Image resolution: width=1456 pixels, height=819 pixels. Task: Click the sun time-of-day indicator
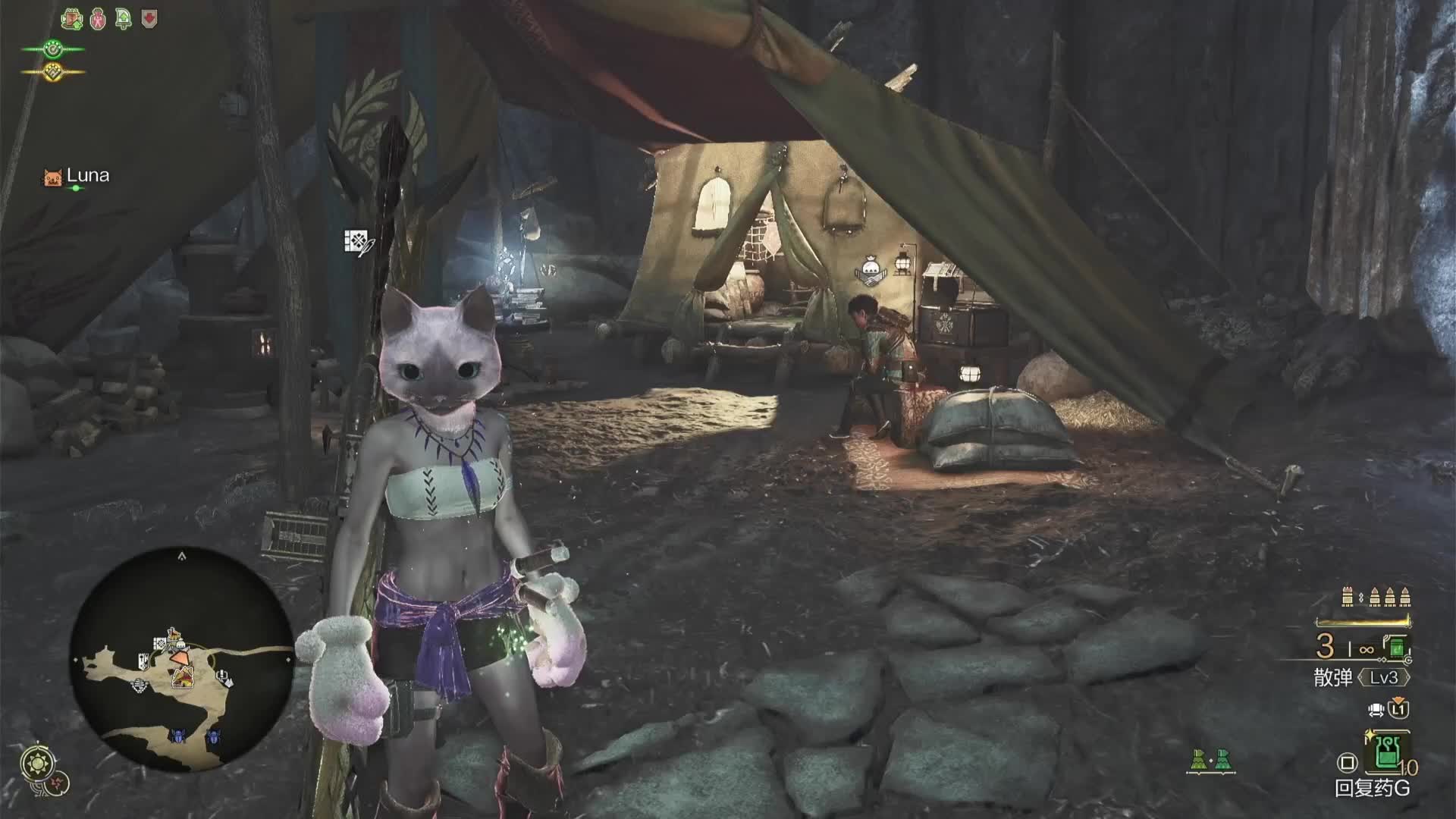click(x=36, y=762)
